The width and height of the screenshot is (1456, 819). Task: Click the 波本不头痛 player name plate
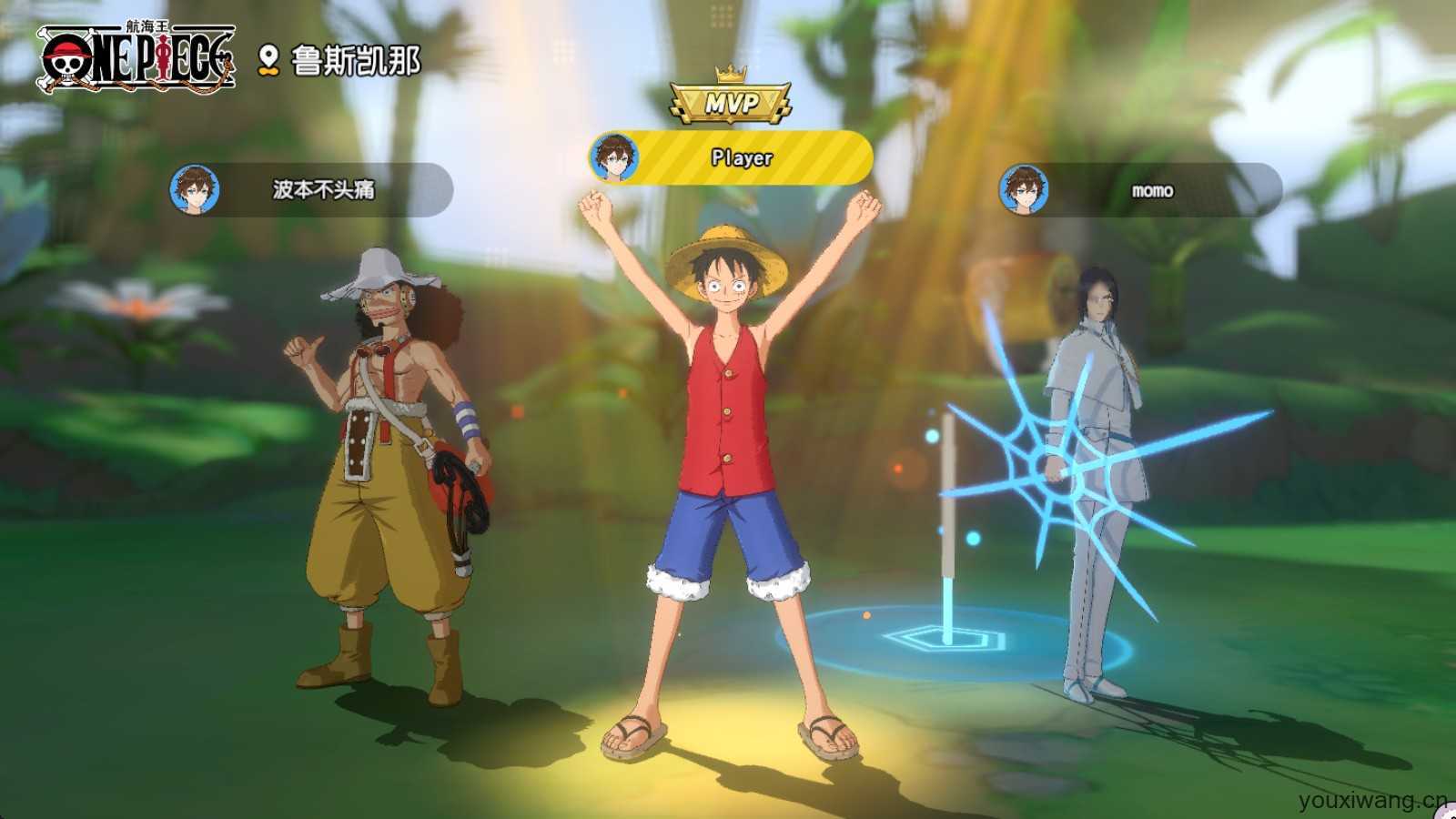coord(324,189)
